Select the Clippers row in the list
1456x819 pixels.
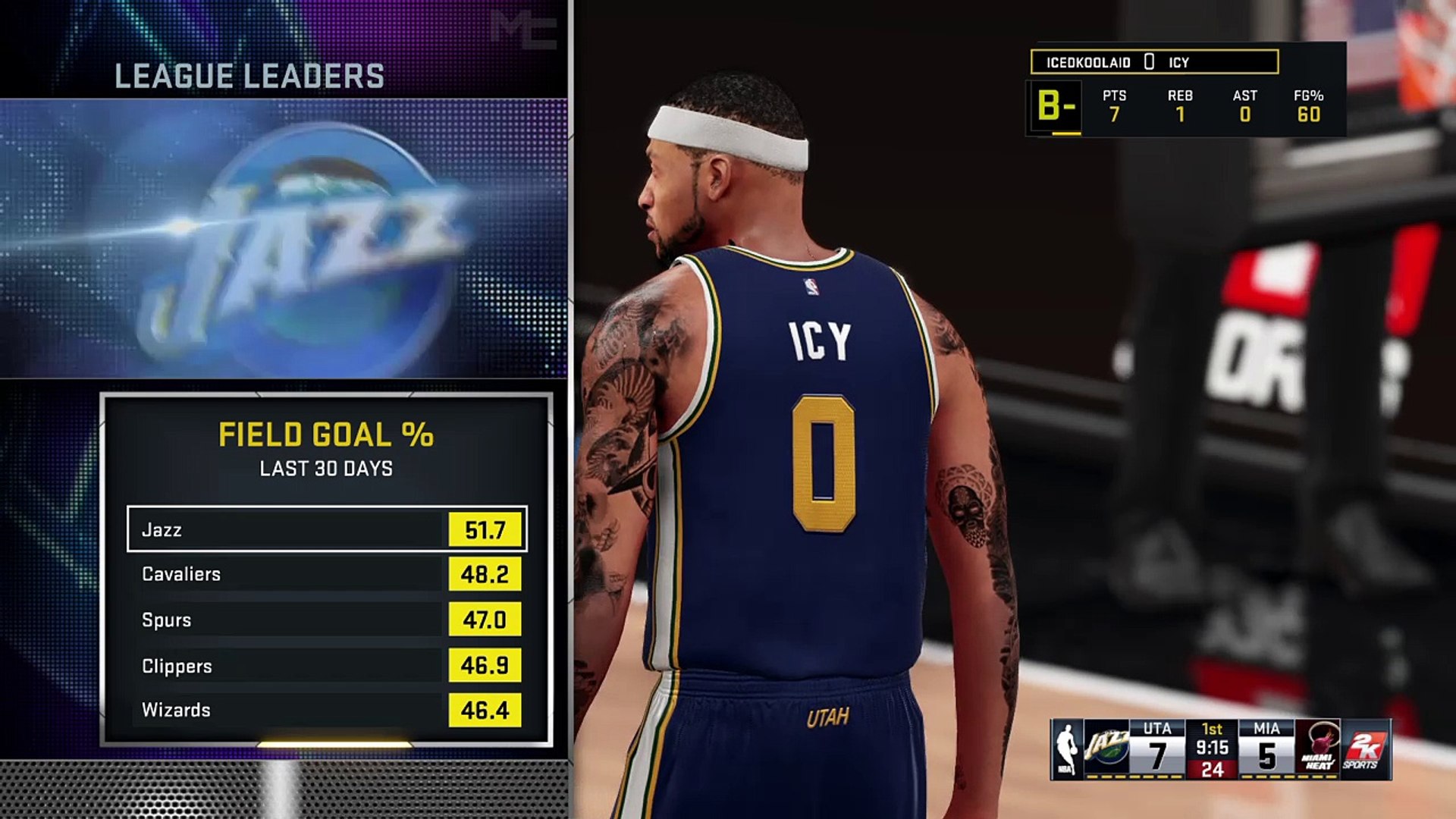(326, 665)
